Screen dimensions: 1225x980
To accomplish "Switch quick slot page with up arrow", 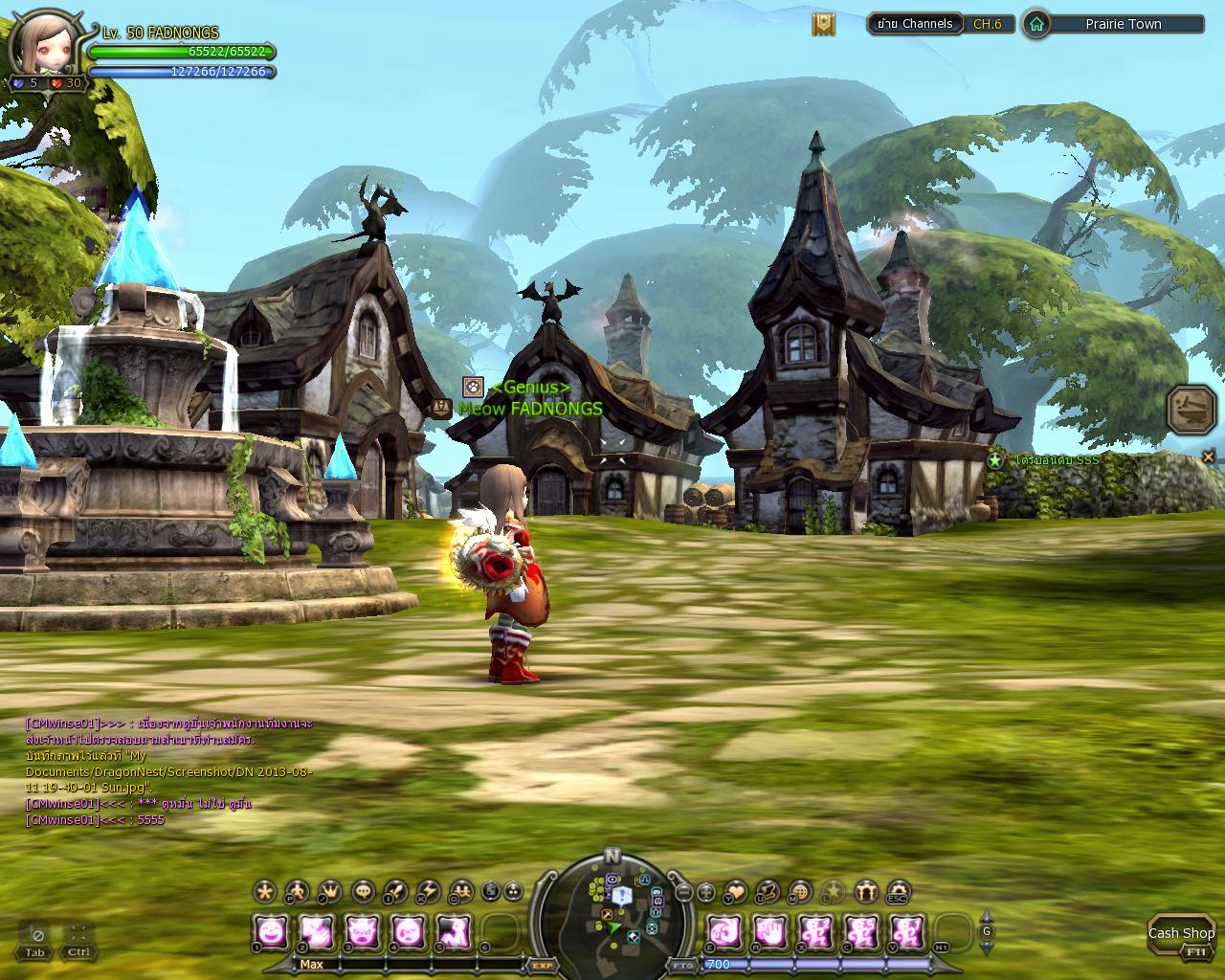I will tap(987, 919).
